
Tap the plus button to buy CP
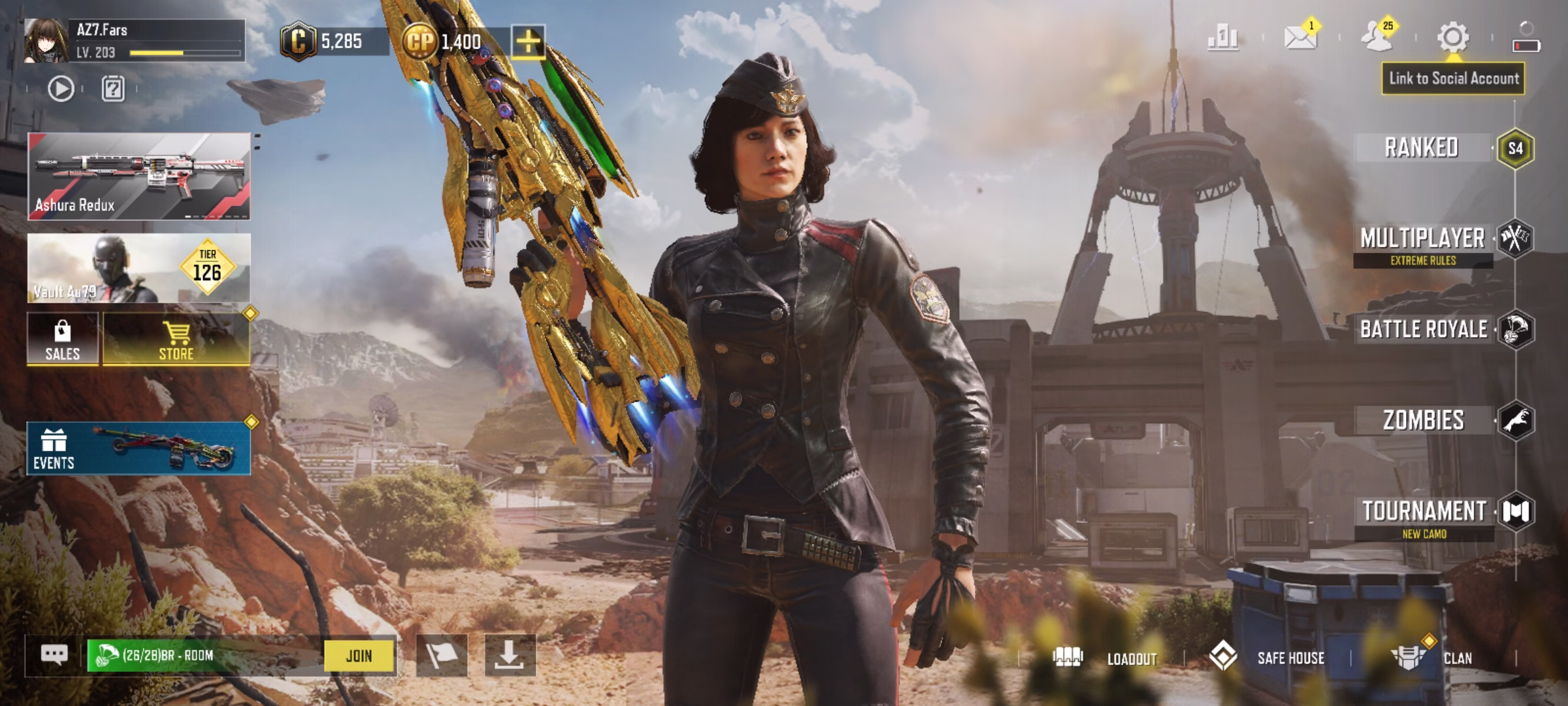[528, 42]
